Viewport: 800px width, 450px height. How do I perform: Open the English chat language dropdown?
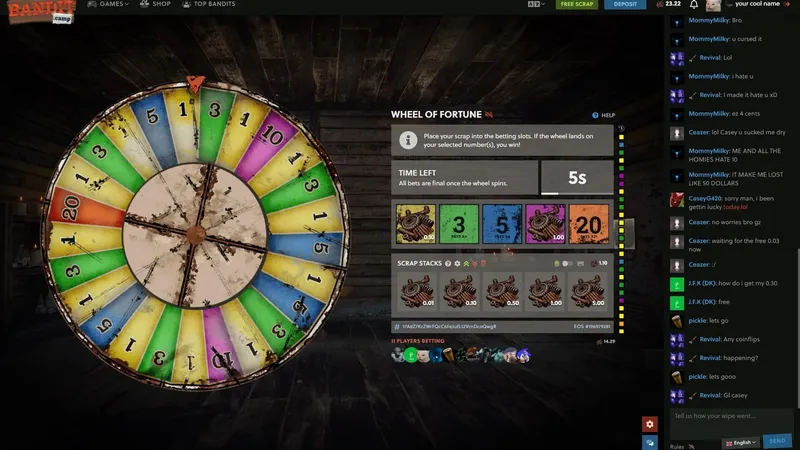pos(741,441)
